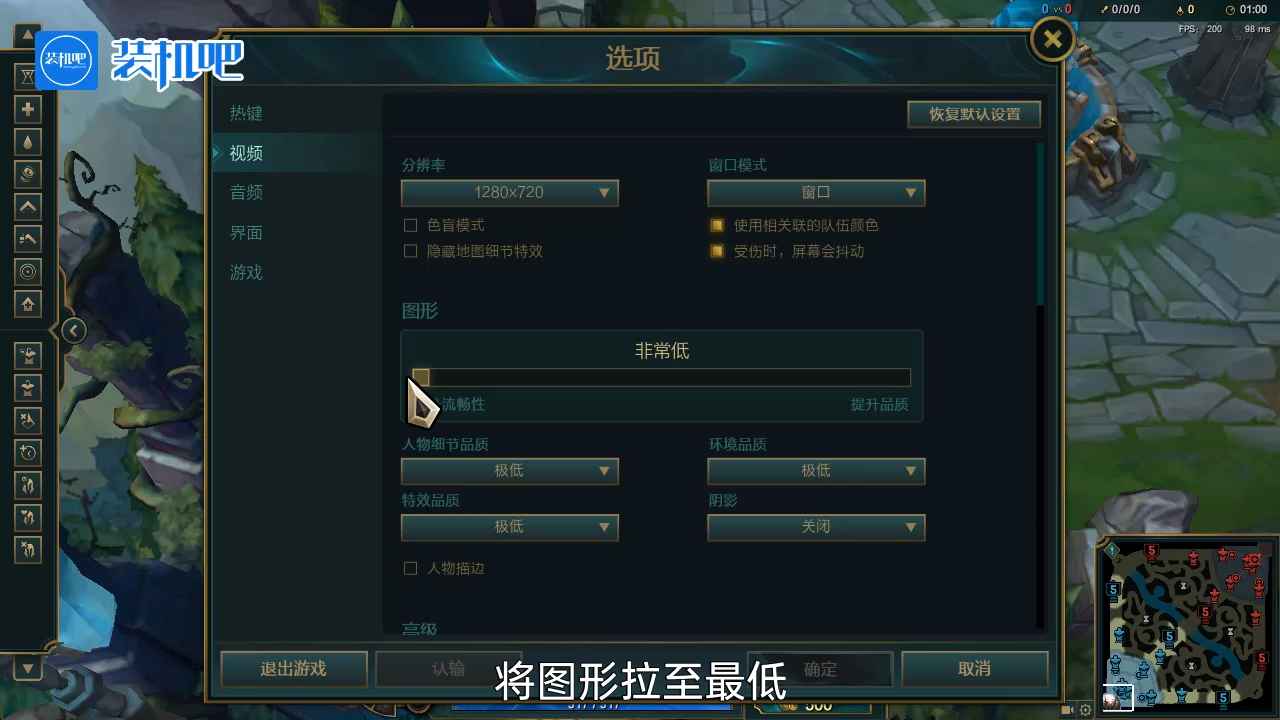This screenshot has width=1280, height=720.
Task: Enable 色盲模式 checkbox
Action: pyautogui.click(x=411, y=225)
